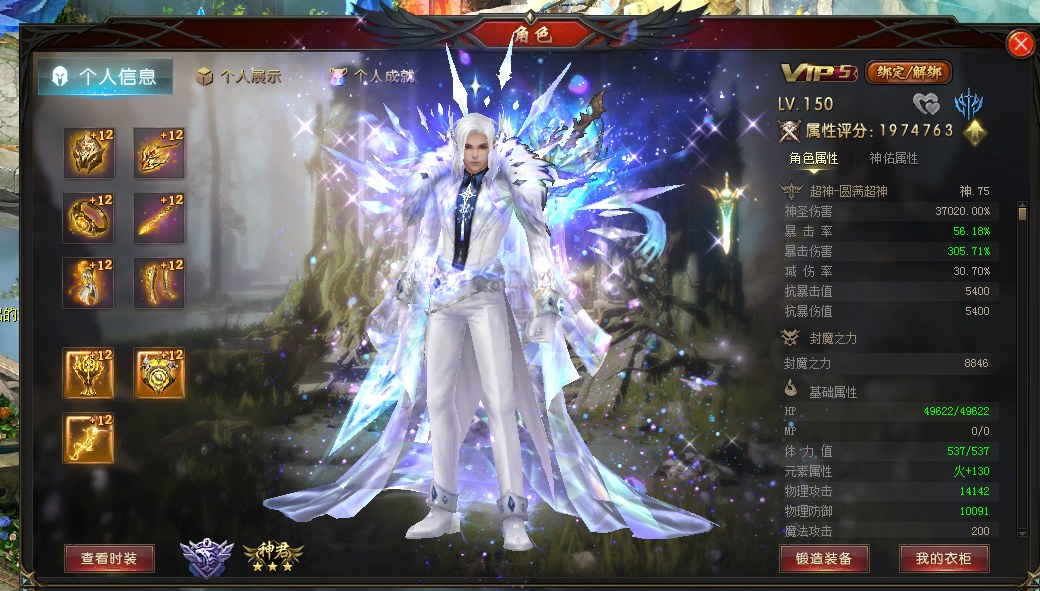Switch to the 个人展示 tab
The height and width of the screenshot is (591, 1040).
[238, 77]
